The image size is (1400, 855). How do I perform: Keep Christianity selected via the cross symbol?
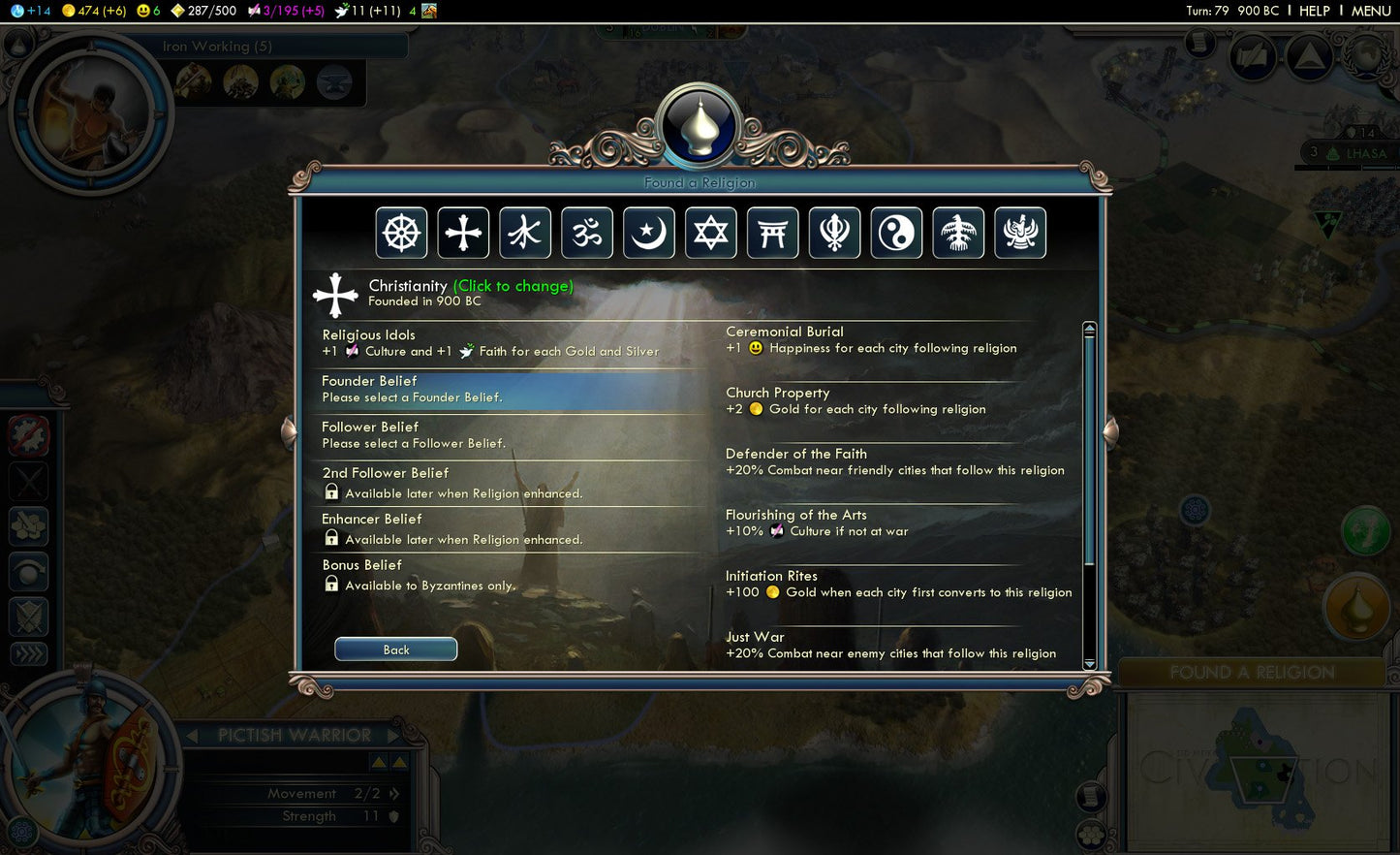[464, 233]
